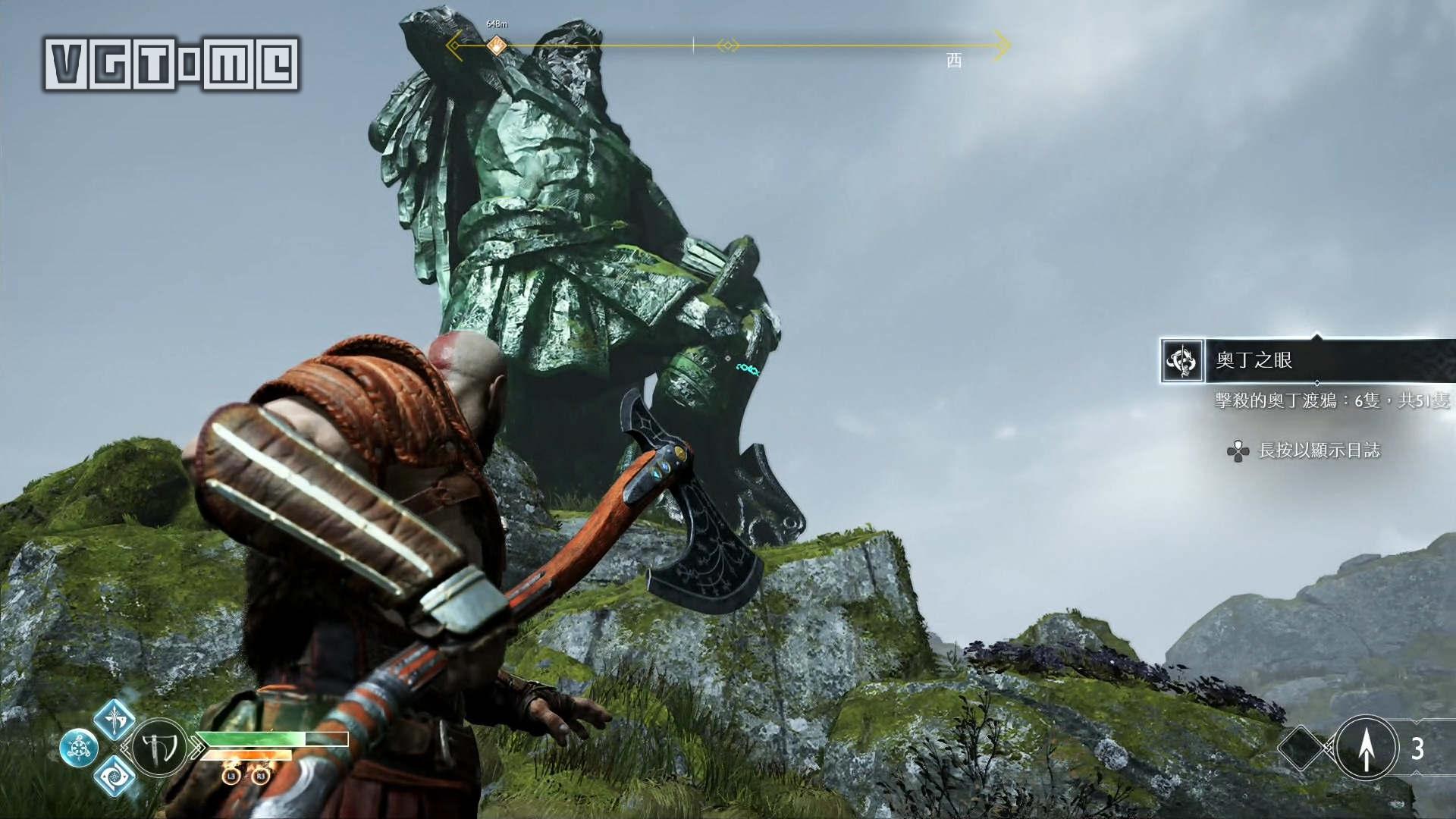Click the 奧丁之眼 raven emblem icon
Screen dimensions: 1456x819
tap(1182, 360)
